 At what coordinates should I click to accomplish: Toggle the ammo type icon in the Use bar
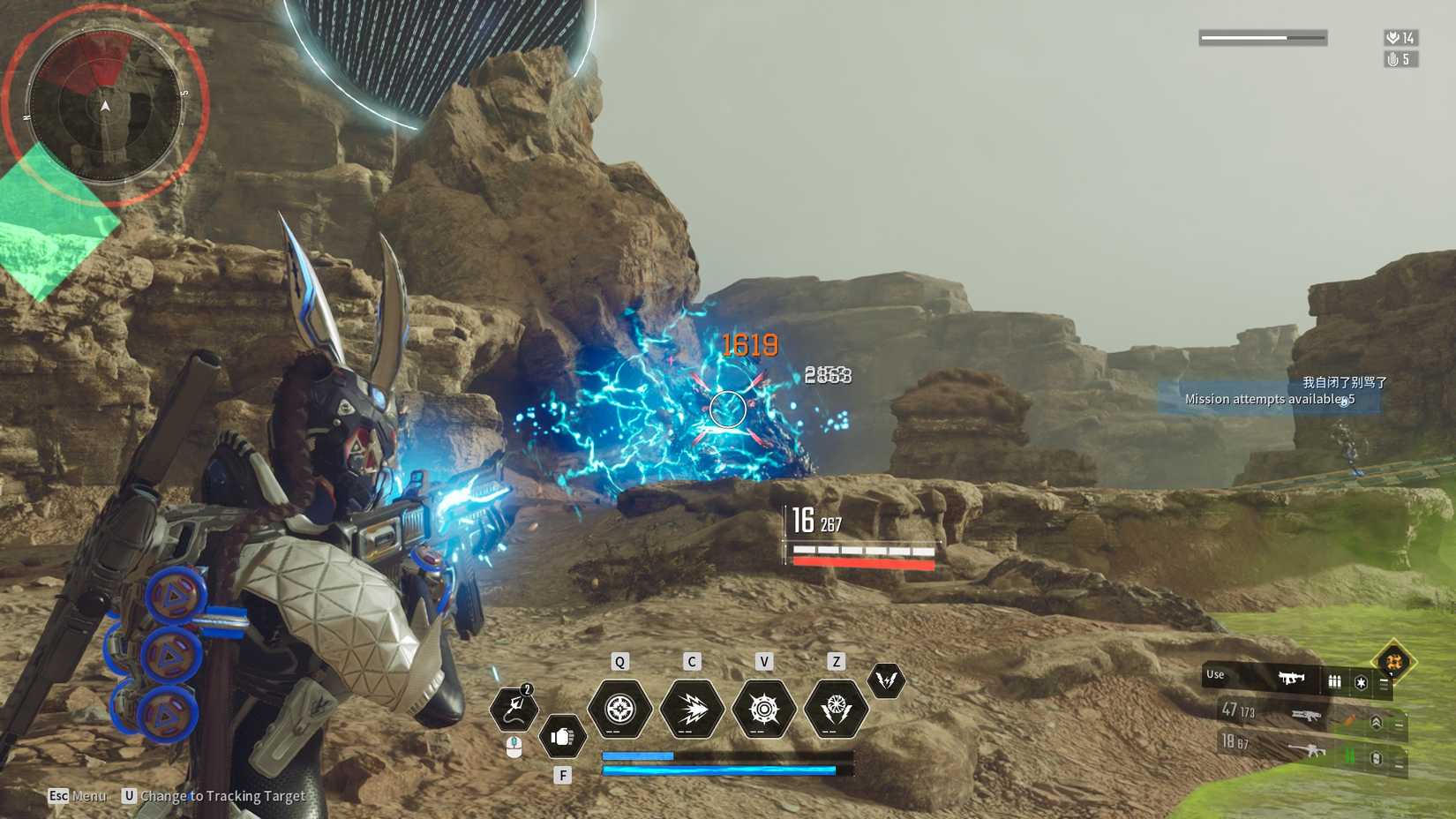pyautogui.click(x=1335, y=682)
